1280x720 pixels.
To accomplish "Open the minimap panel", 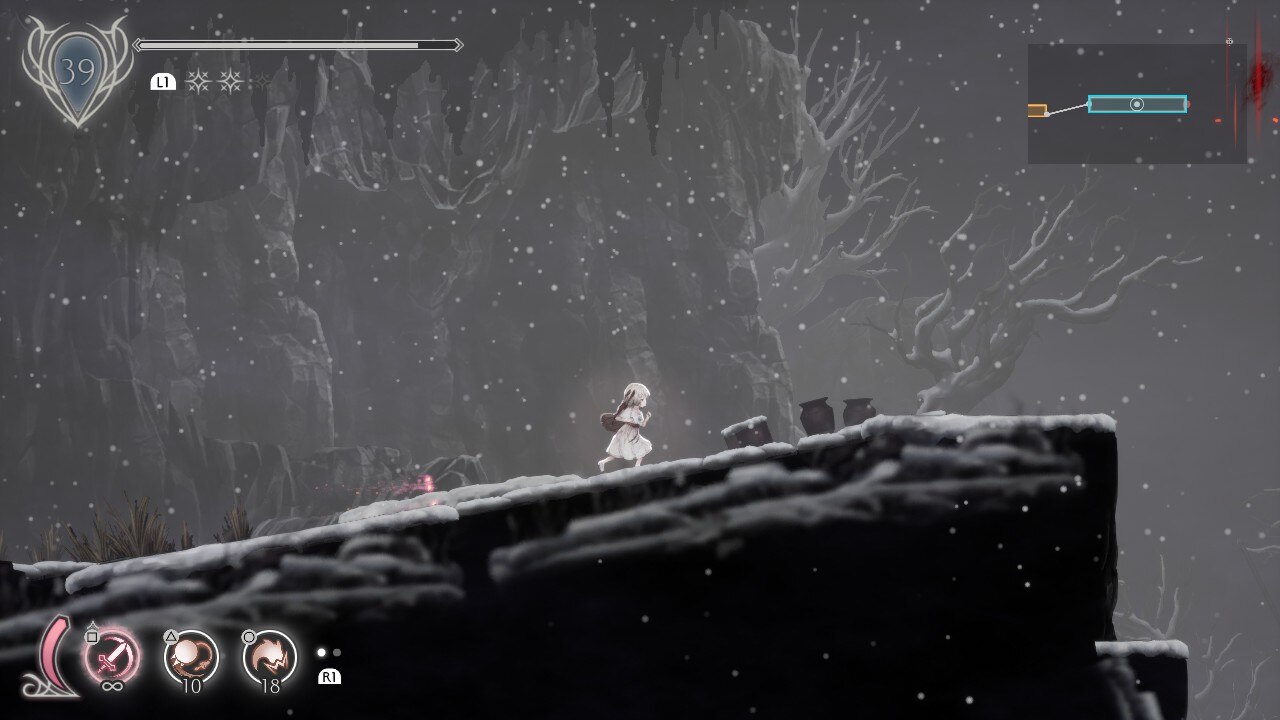I will [x=1137, y=104].
